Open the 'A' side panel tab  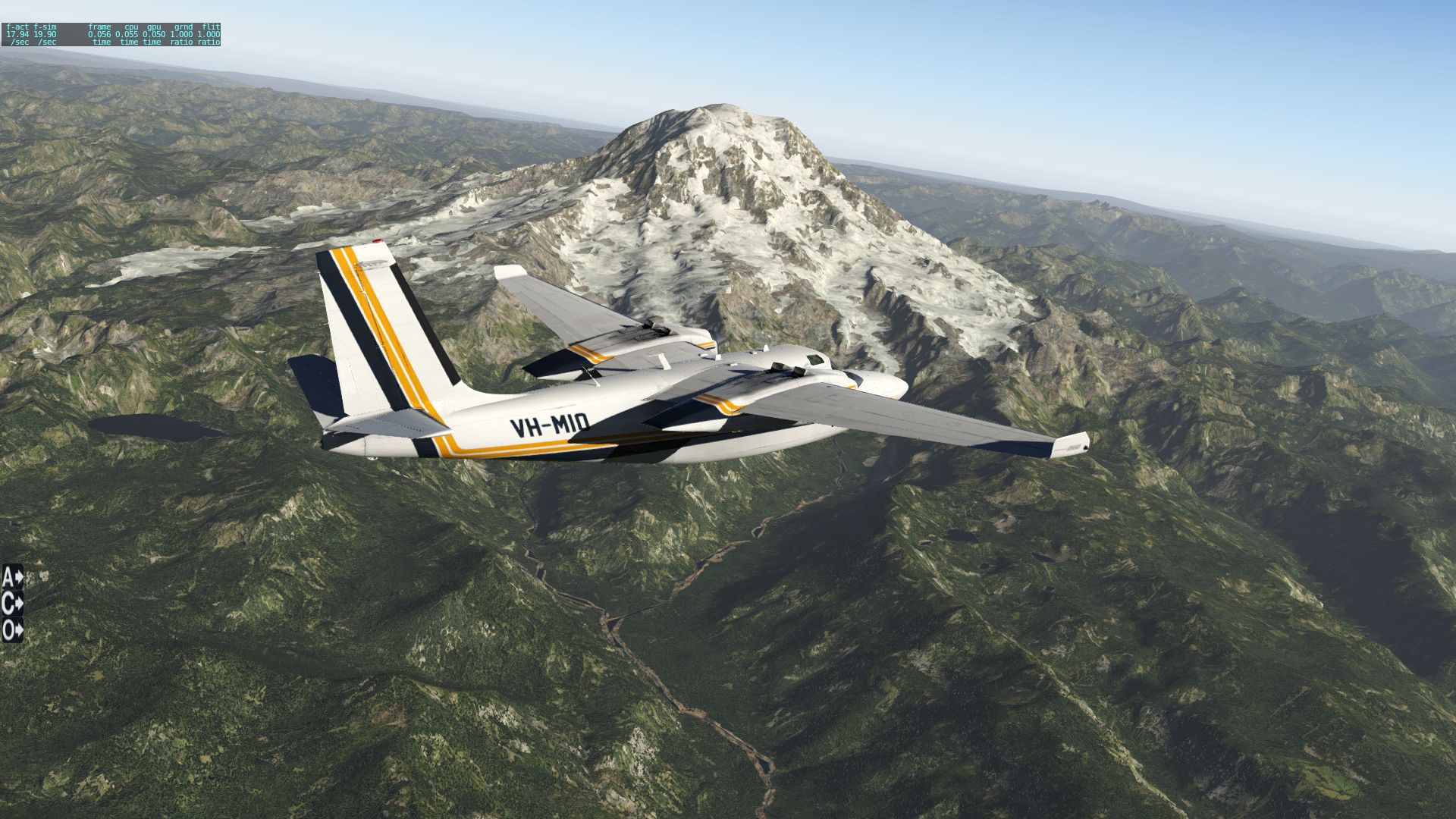pos(12,577)
